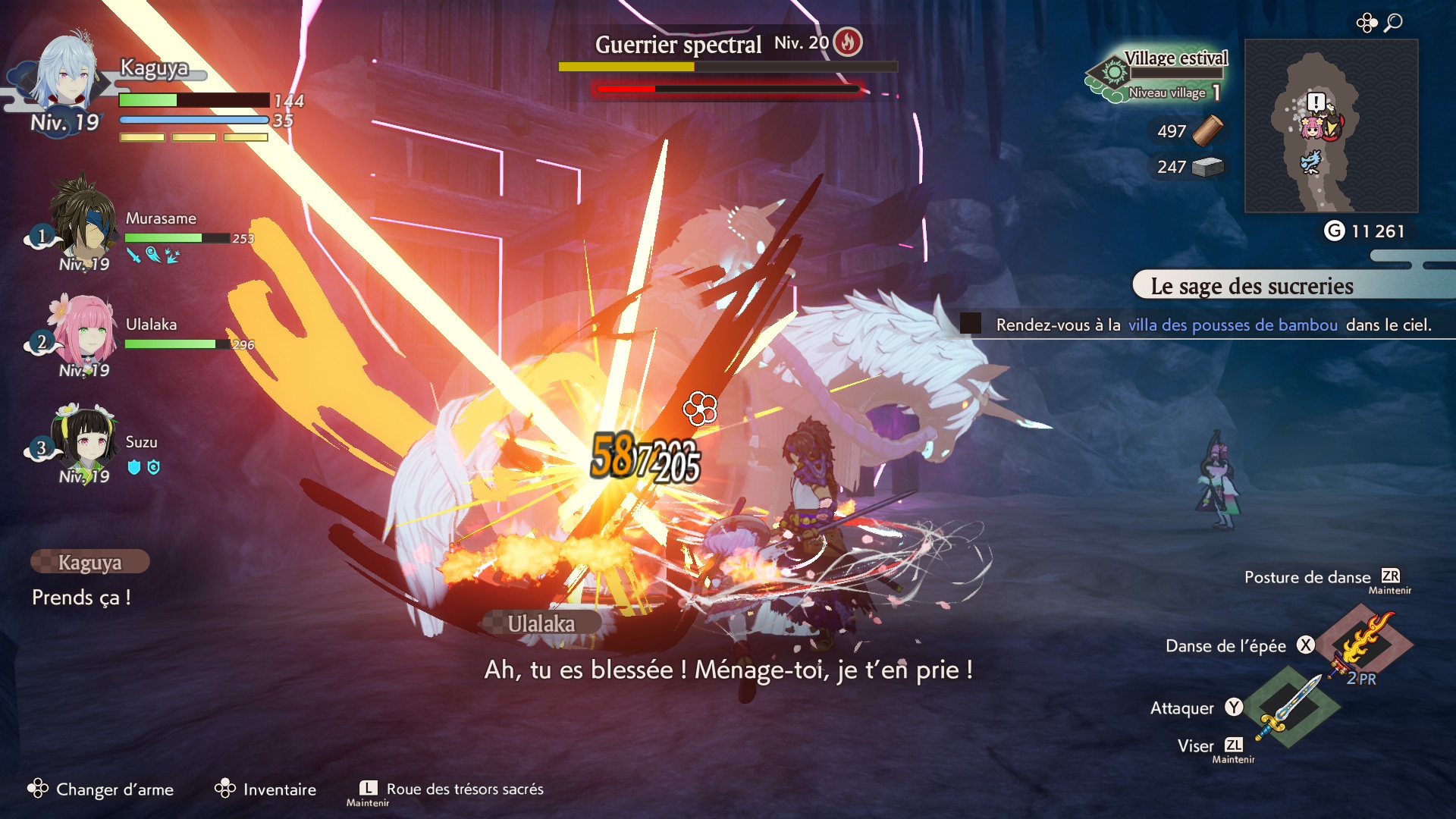Choose Murasame's party portrait
Viewport: 1456px width, 819px height.
[82, 216]
